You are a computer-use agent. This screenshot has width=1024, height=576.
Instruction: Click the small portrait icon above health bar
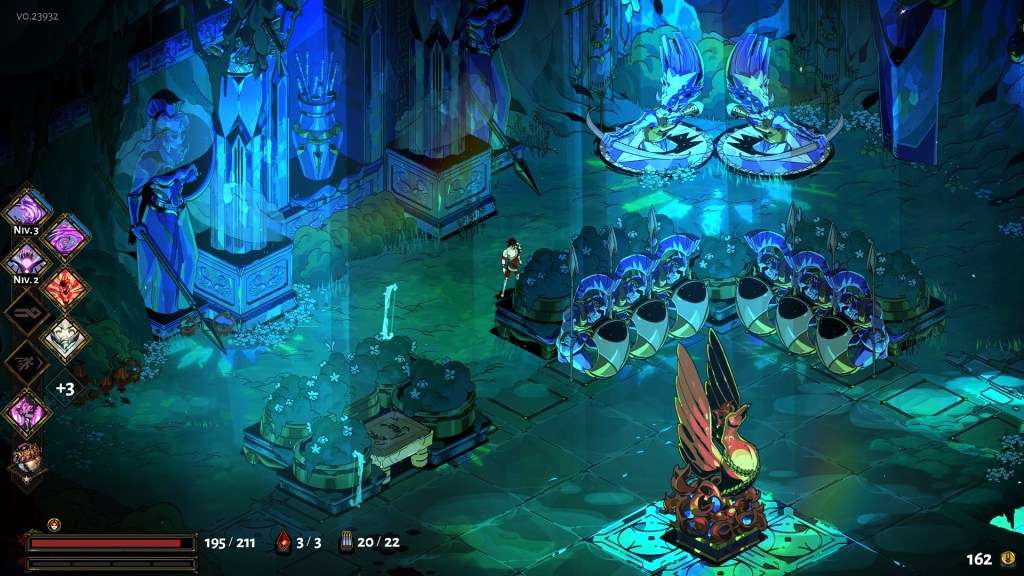54,524
